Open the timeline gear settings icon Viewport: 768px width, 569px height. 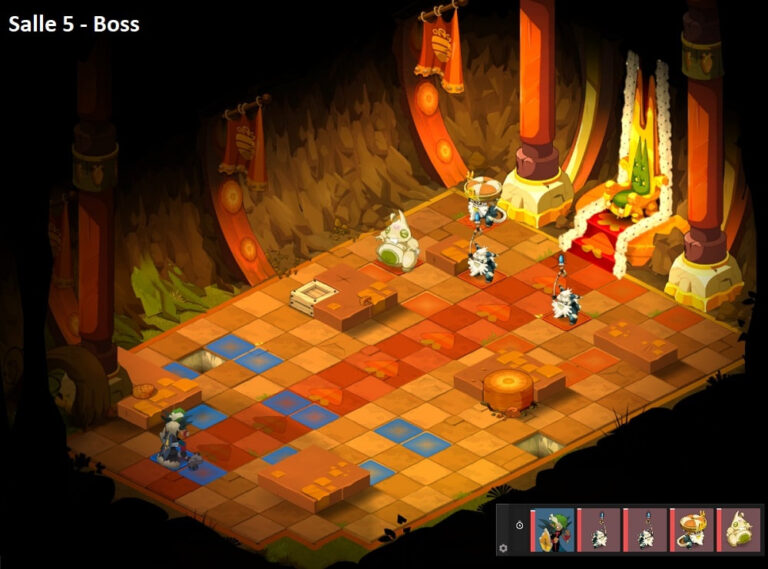pos(503,548)
